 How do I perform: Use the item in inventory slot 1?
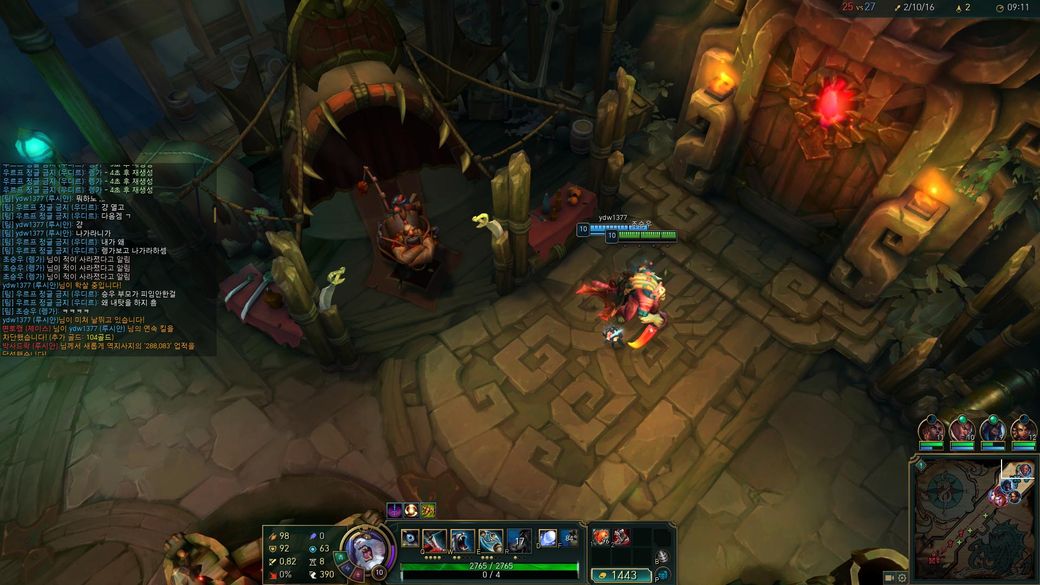(x=603, y=537)
